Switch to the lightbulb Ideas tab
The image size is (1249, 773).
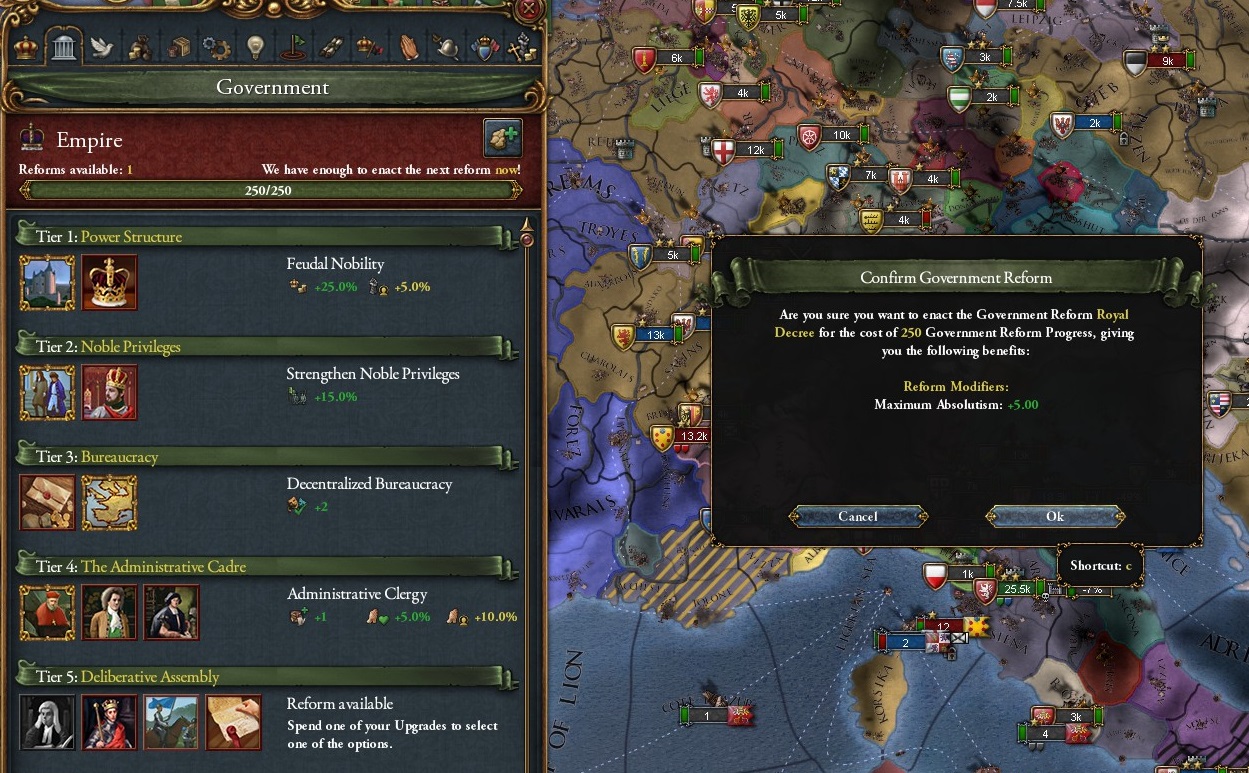(x=255, y=46)
